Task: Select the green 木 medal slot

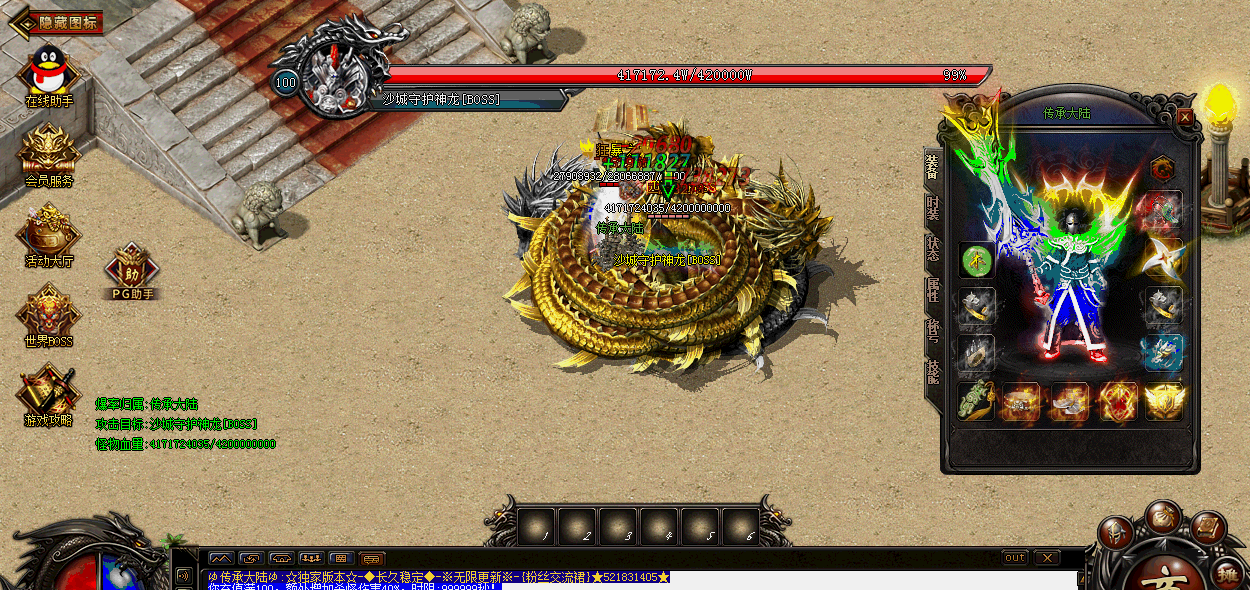Action: point(977,260)
